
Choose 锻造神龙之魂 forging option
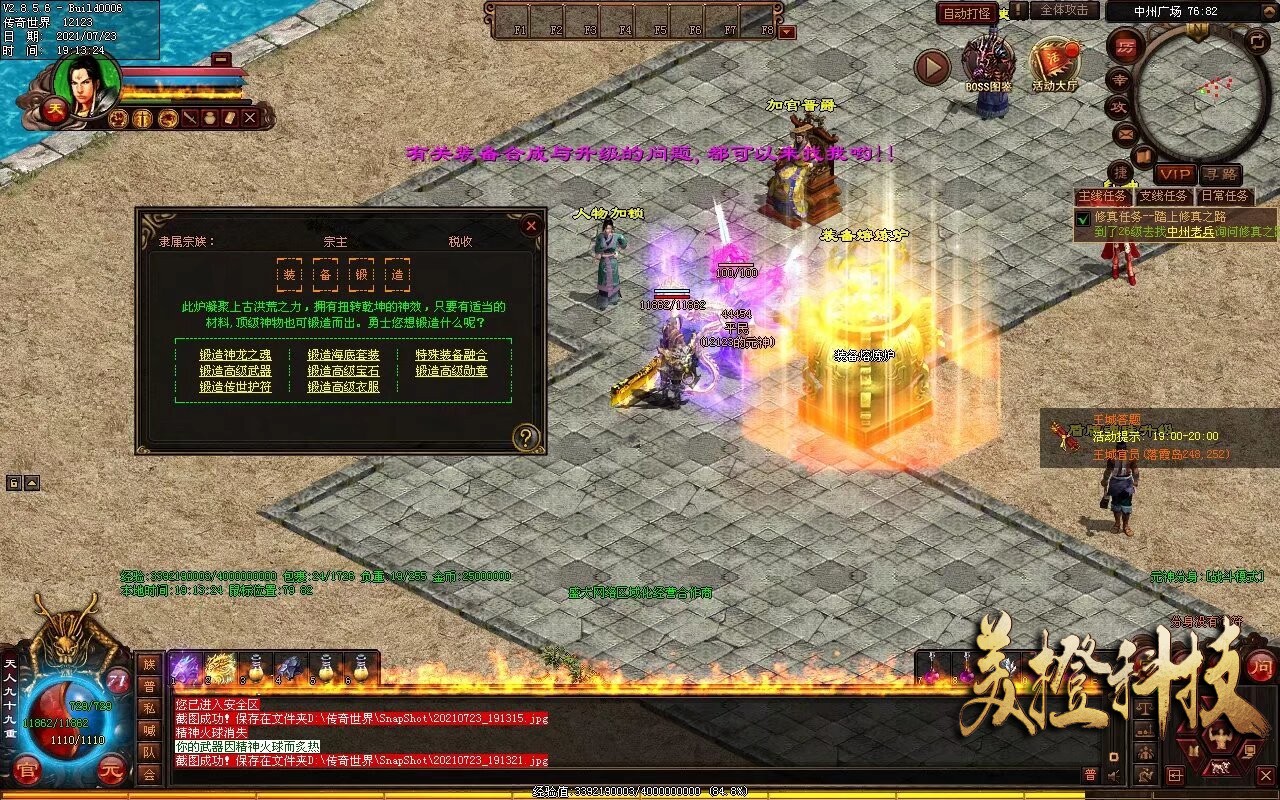coord(235,355)
